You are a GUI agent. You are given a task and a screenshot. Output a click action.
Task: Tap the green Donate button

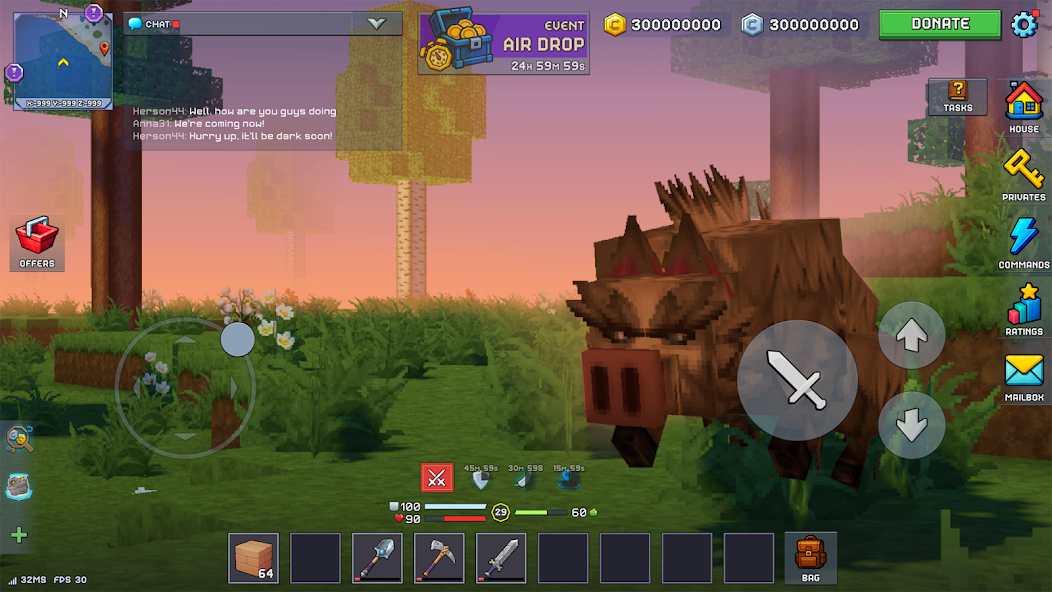pyautogui.click(x=940, y=24)
